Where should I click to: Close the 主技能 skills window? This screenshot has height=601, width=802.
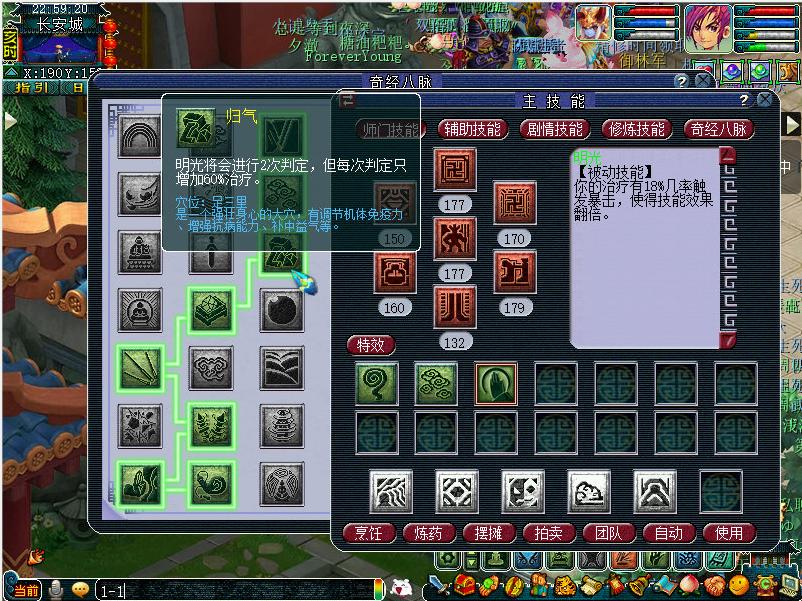tap(765, 101)
